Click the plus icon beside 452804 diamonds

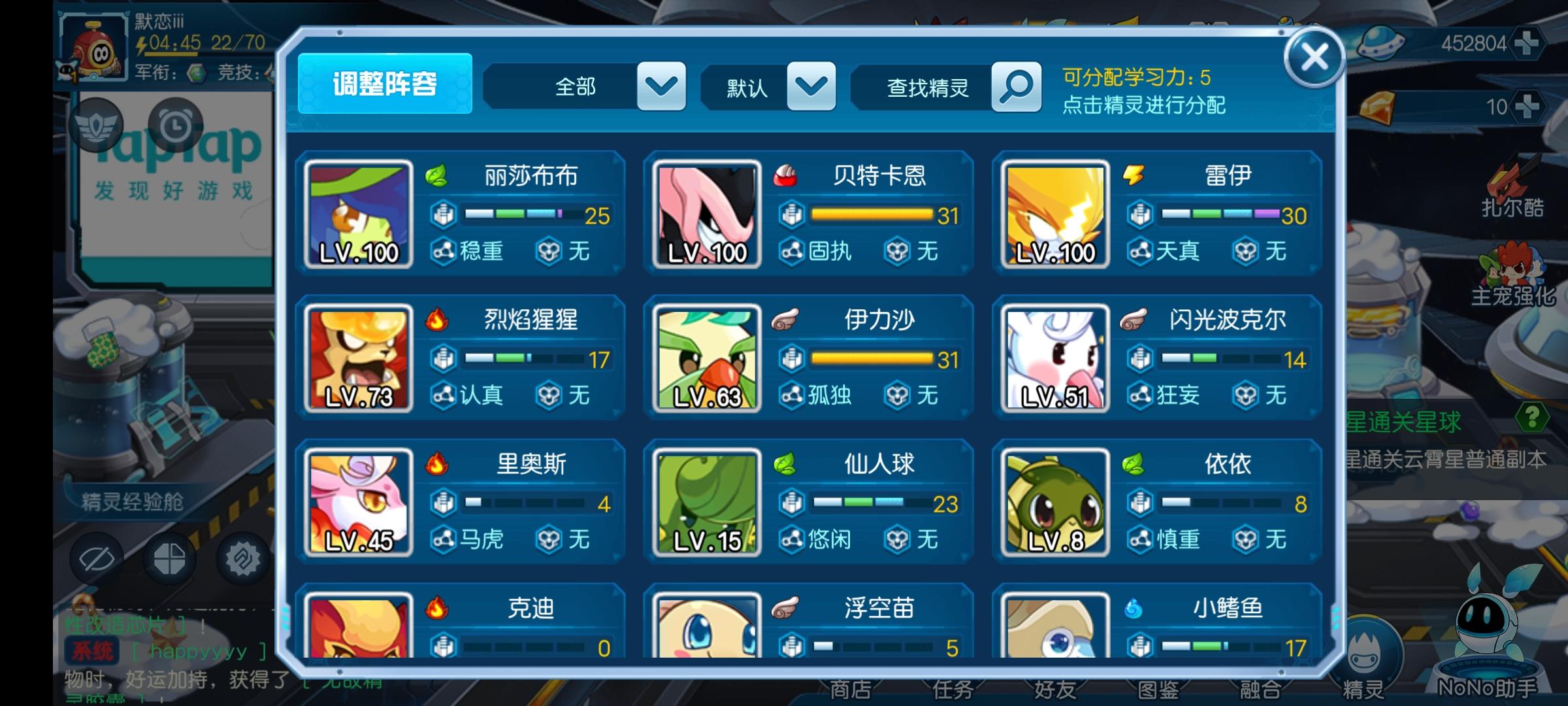tap(1527, 44)
